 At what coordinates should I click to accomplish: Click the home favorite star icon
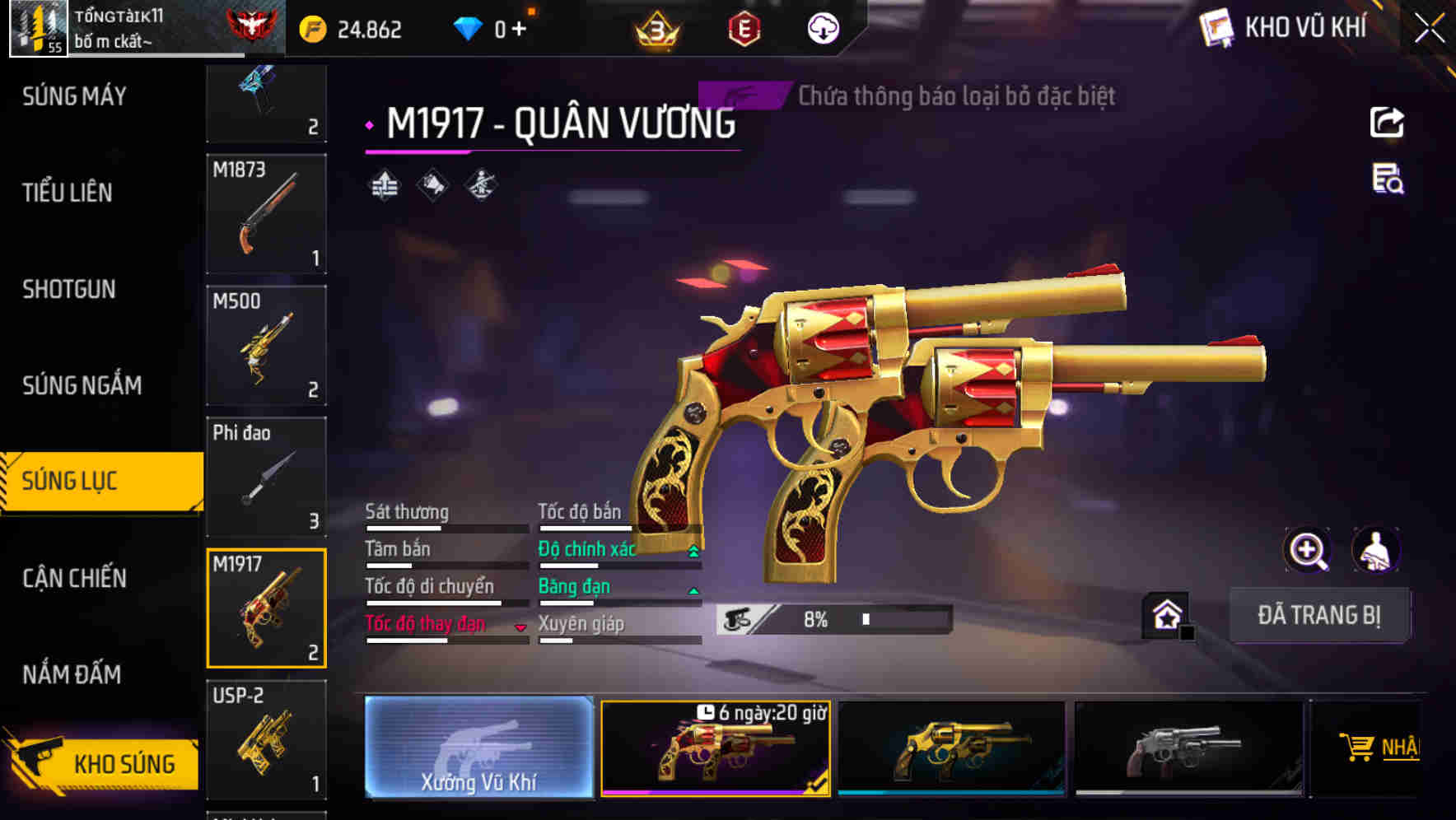[x=1166, y=615]
